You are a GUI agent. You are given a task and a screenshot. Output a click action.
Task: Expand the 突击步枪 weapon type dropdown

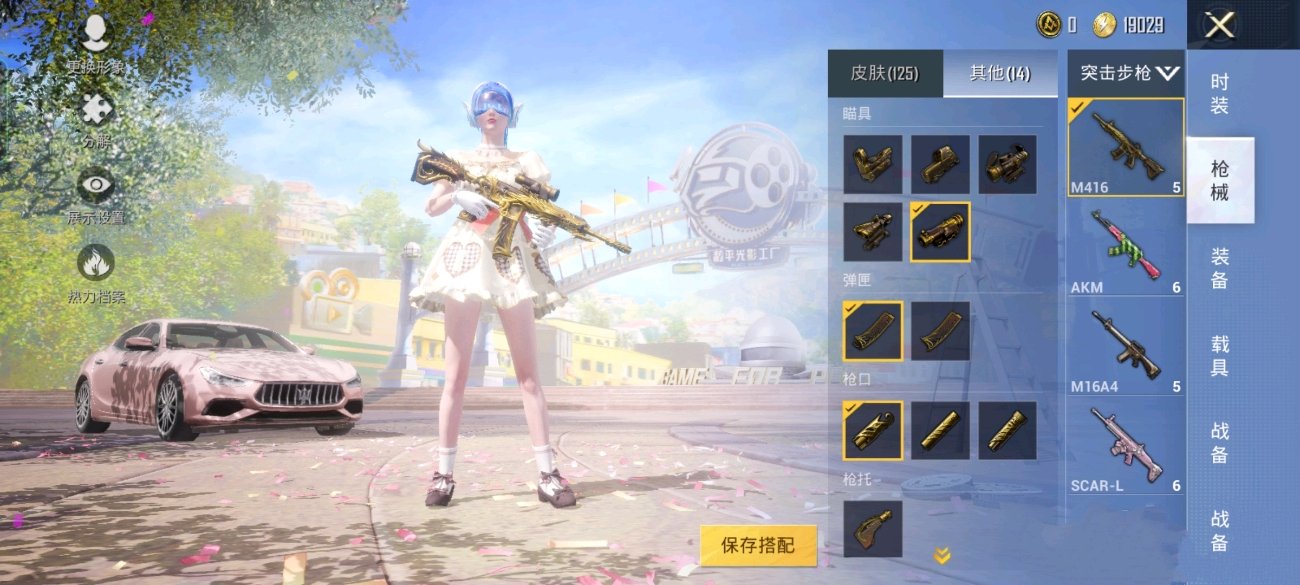[x=1128, y=73]
